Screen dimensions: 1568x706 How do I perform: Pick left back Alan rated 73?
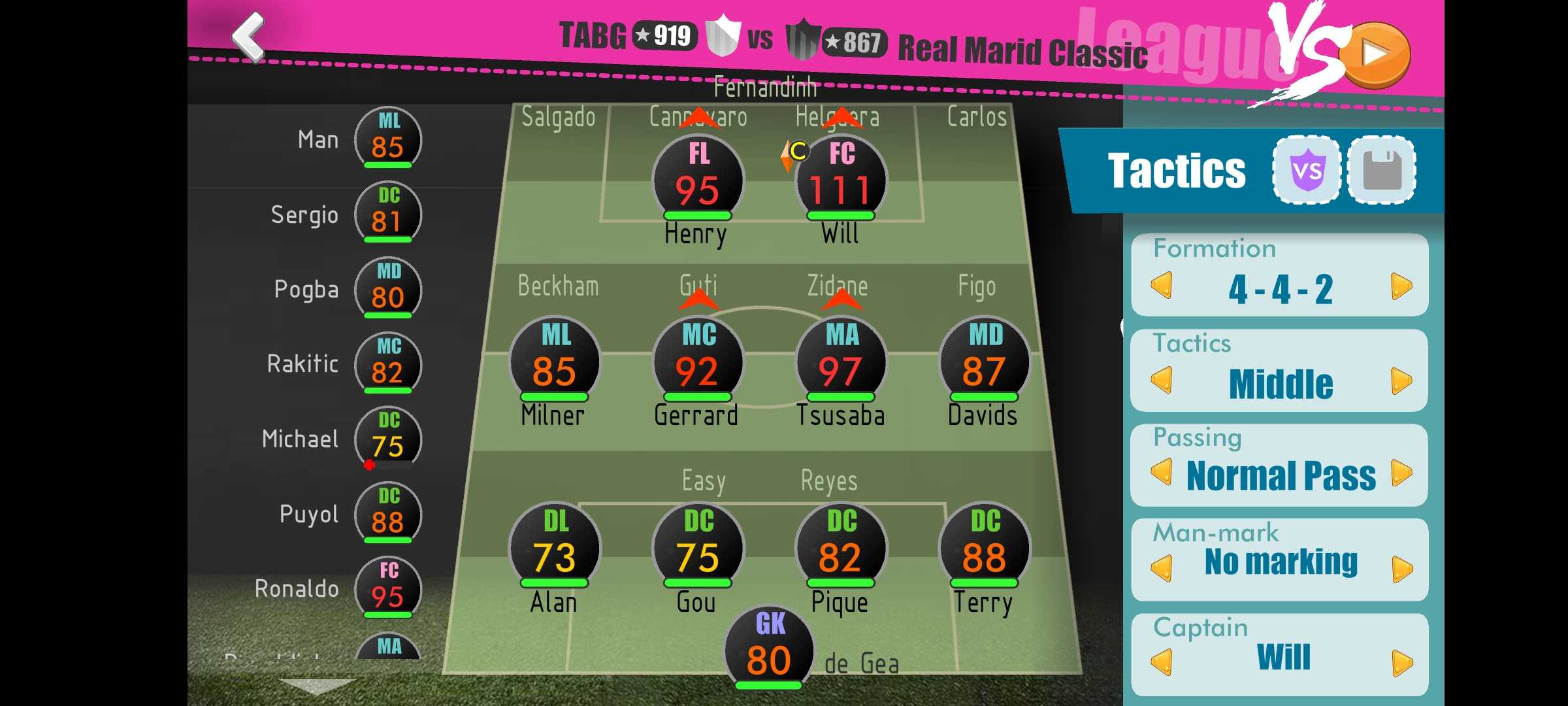[x=555, y=548]
